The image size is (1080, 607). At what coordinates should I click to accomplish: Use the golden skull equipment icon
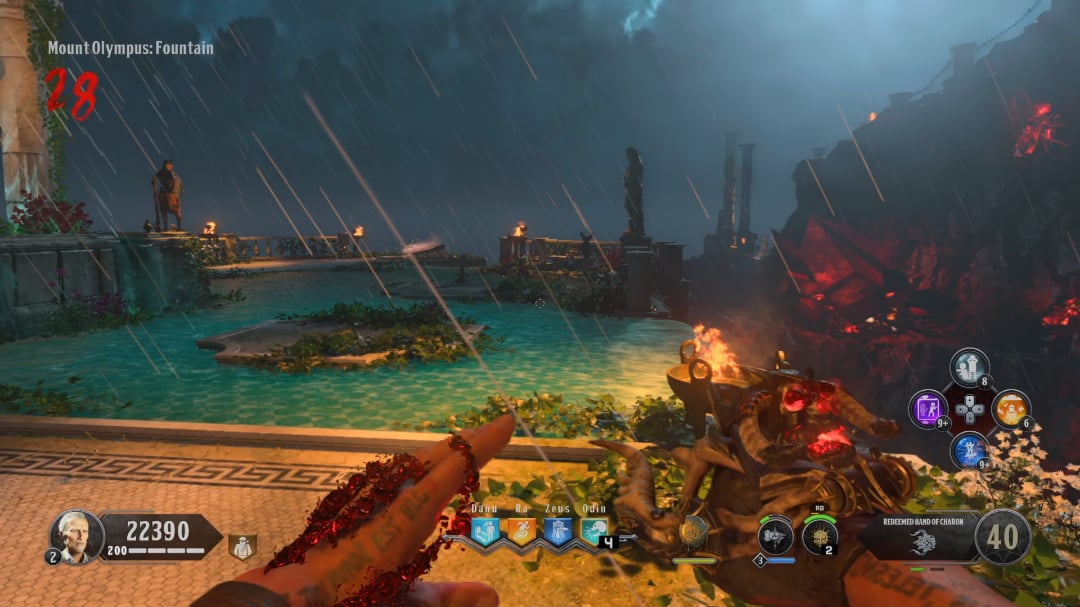(x=820, y=537)
